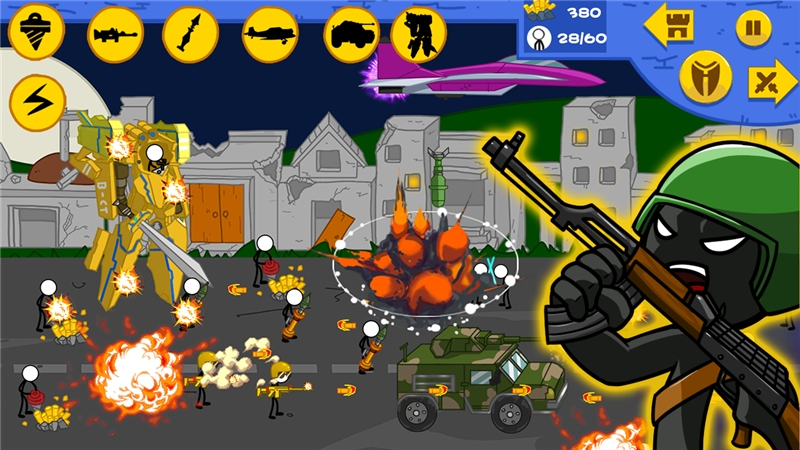Screen dimensions: 800x450
Task: Summon the giant mech robot unit
Action: (419, 34)
